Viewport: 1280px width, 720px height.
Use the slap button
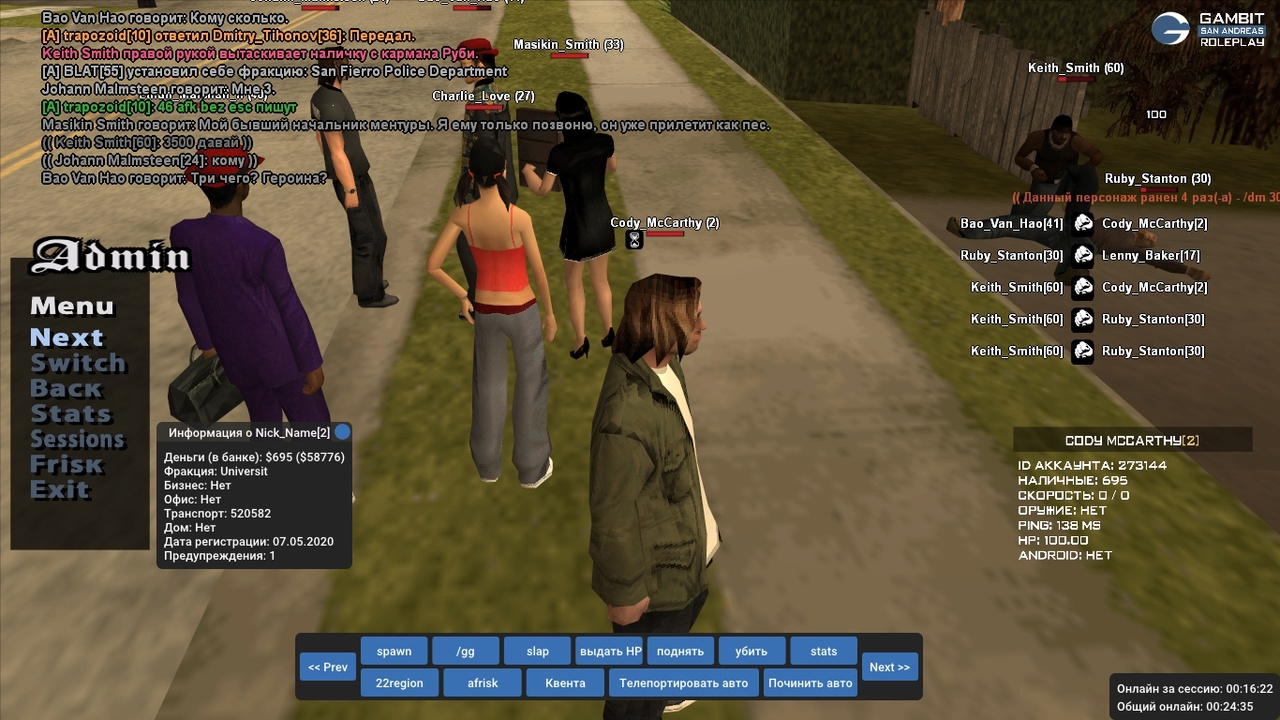[x=537, y=651]
